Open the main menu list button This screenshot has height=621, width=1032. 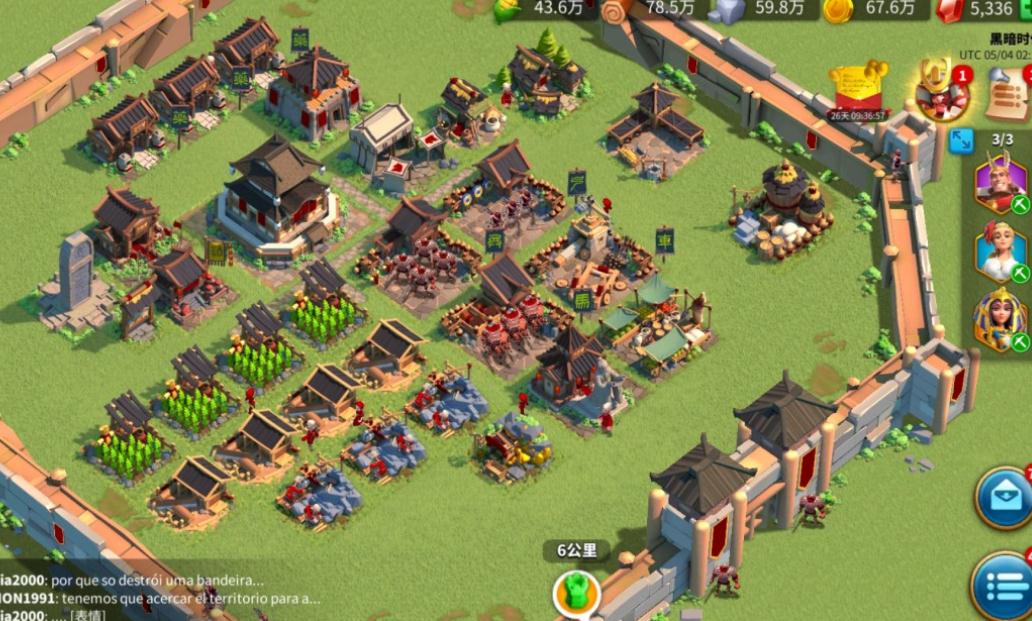click(x=1002, y=586)
